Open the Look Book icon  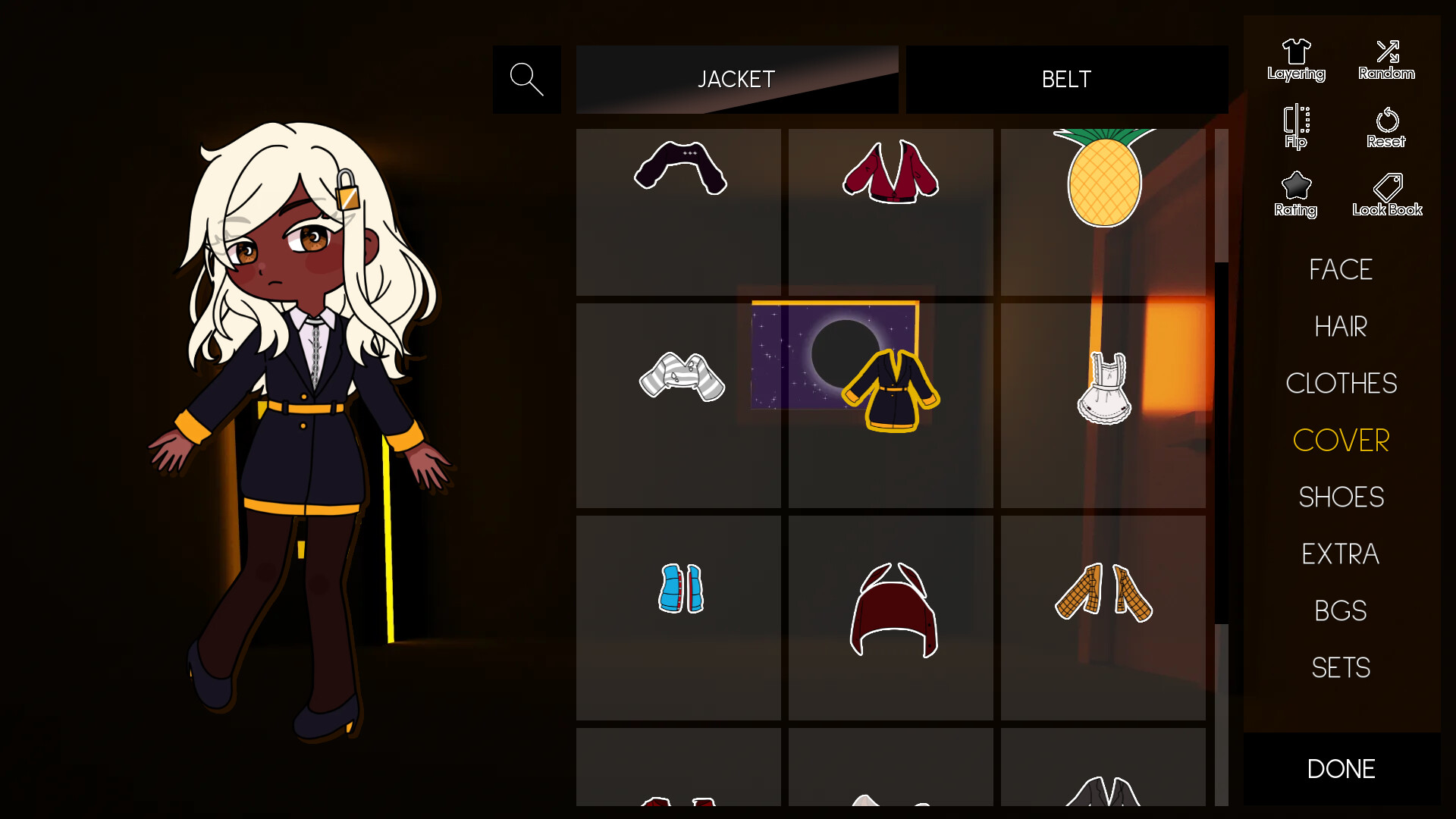point(1386,192)
